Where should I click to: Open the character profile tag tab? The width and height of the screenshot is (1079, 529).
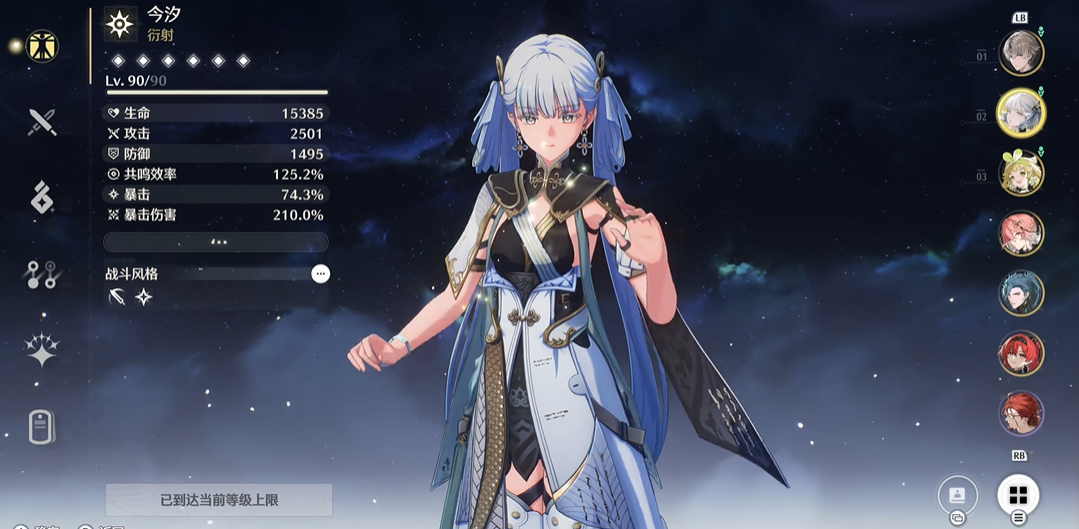coord(41,427)
